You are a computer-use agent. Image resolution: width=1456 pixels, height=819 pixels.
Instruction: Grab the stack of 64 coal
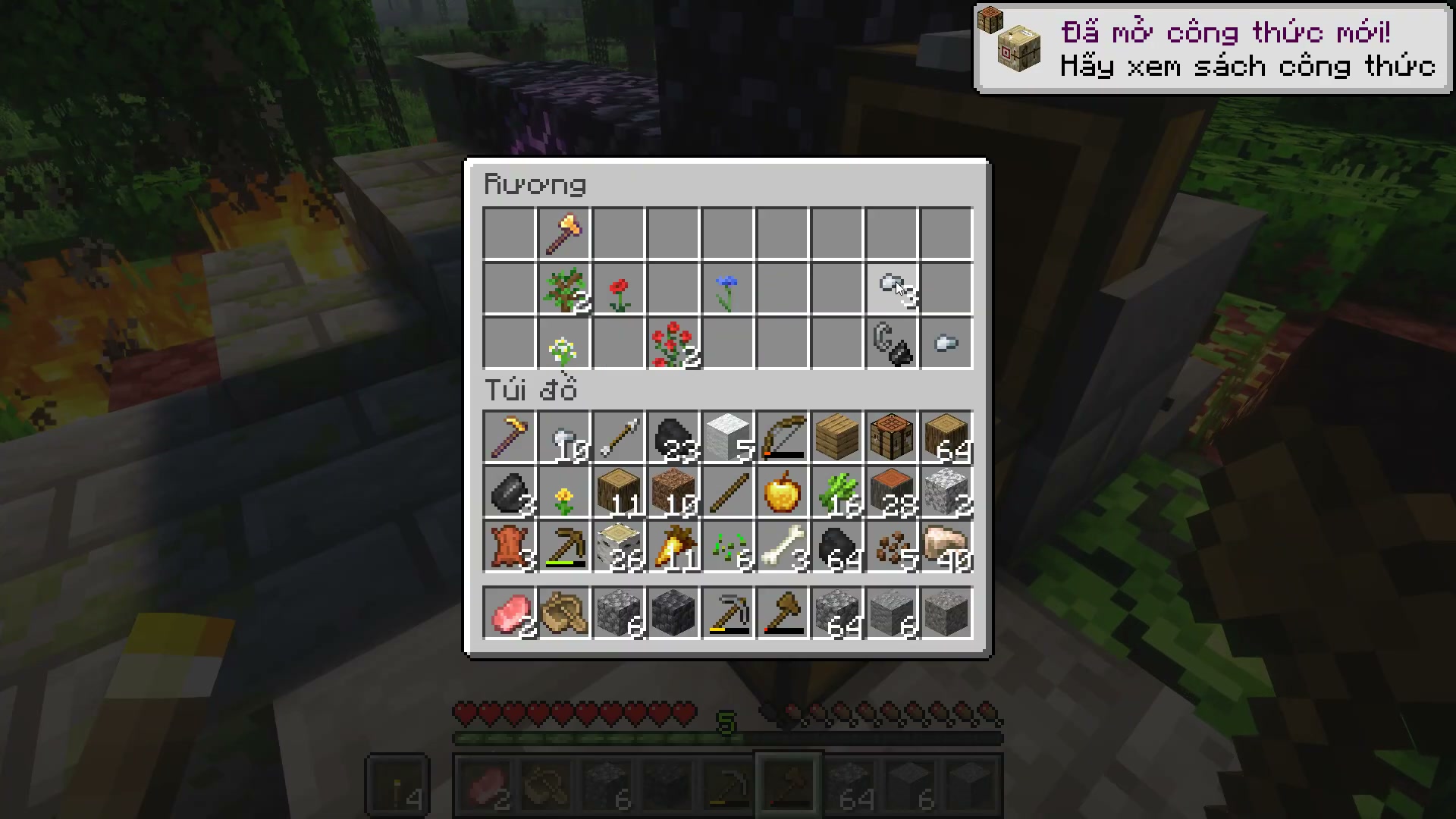click(x=837, y=547)
